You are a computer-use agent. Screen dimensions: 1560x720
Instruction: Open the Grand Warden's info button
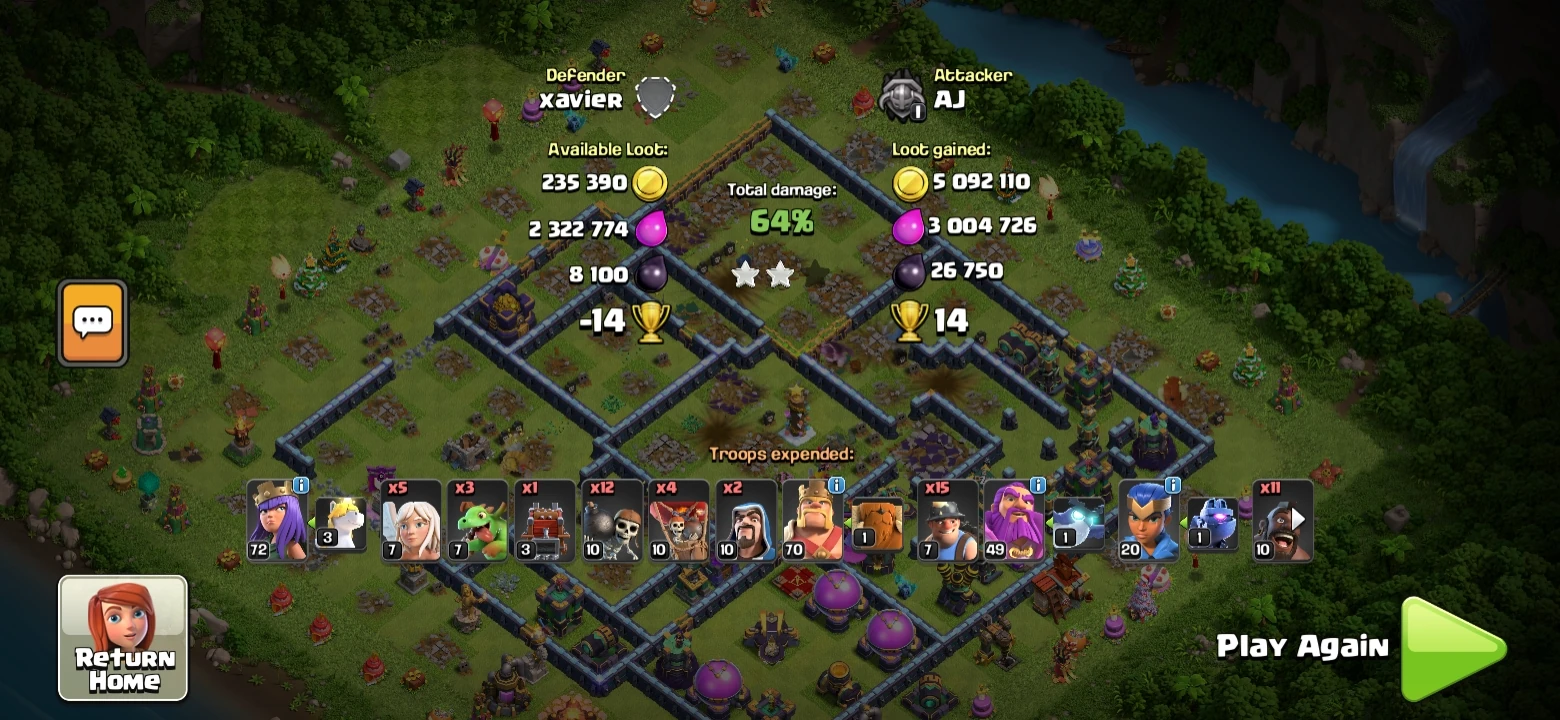tap(1039, 487)
